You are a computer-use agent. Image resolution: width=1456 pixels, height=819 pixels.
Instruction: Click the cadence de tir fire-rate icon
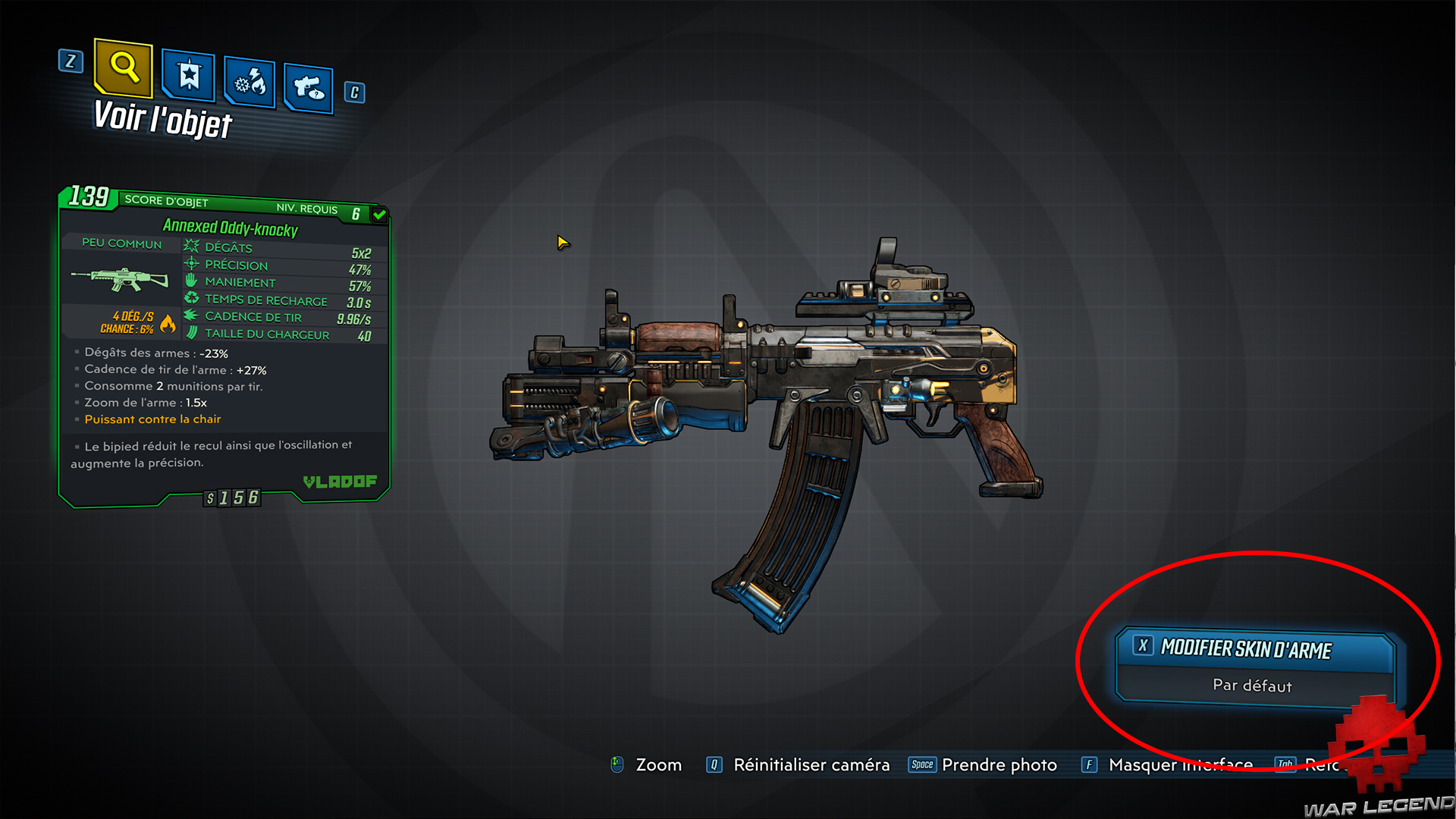[190, 316]
